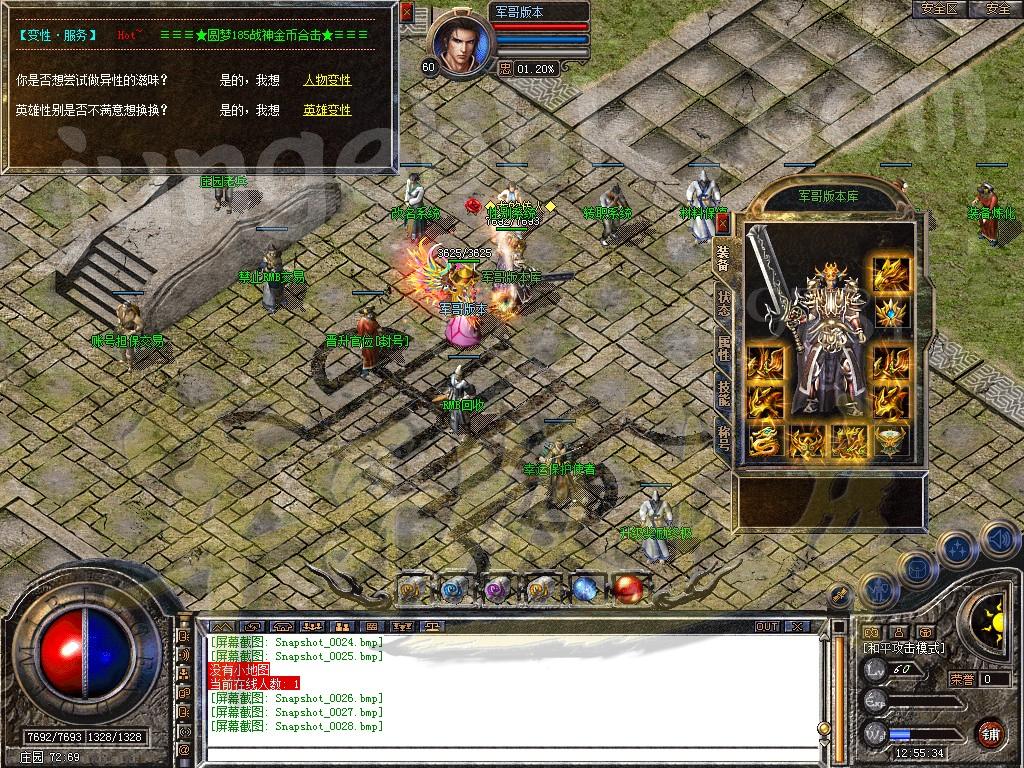Viewport: 1024px width, 768px height.
Task: Use the blue orb hotbar item
Action: point(584,589)
